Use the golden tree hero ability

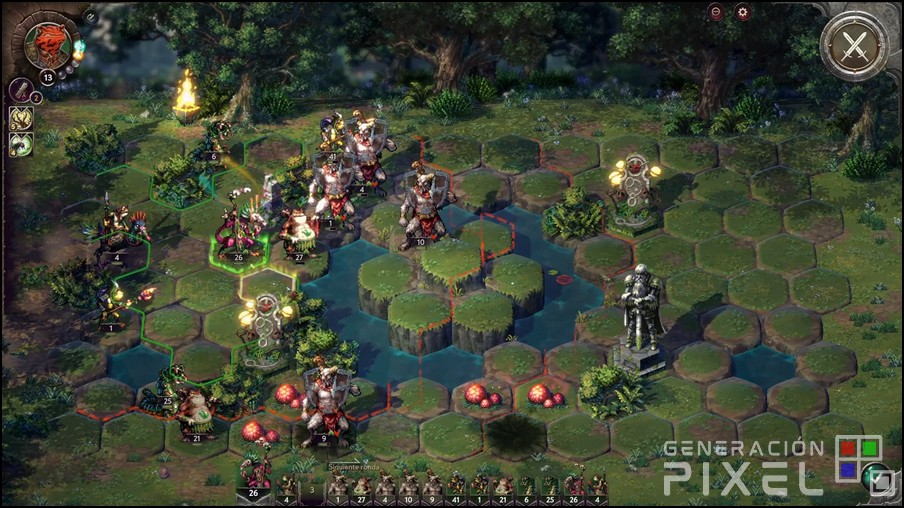21,118
